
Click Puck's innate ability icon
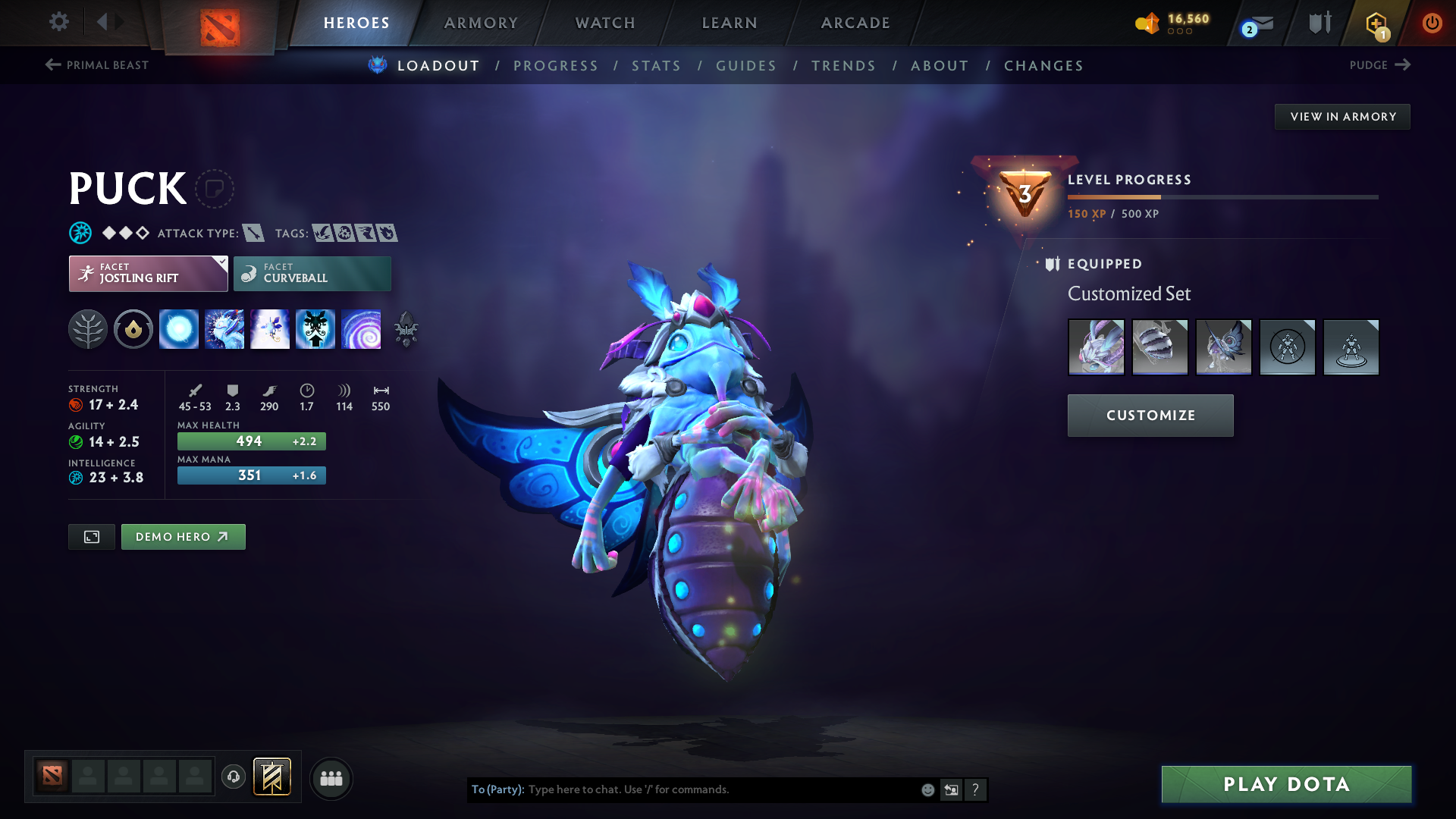[133, 329]
